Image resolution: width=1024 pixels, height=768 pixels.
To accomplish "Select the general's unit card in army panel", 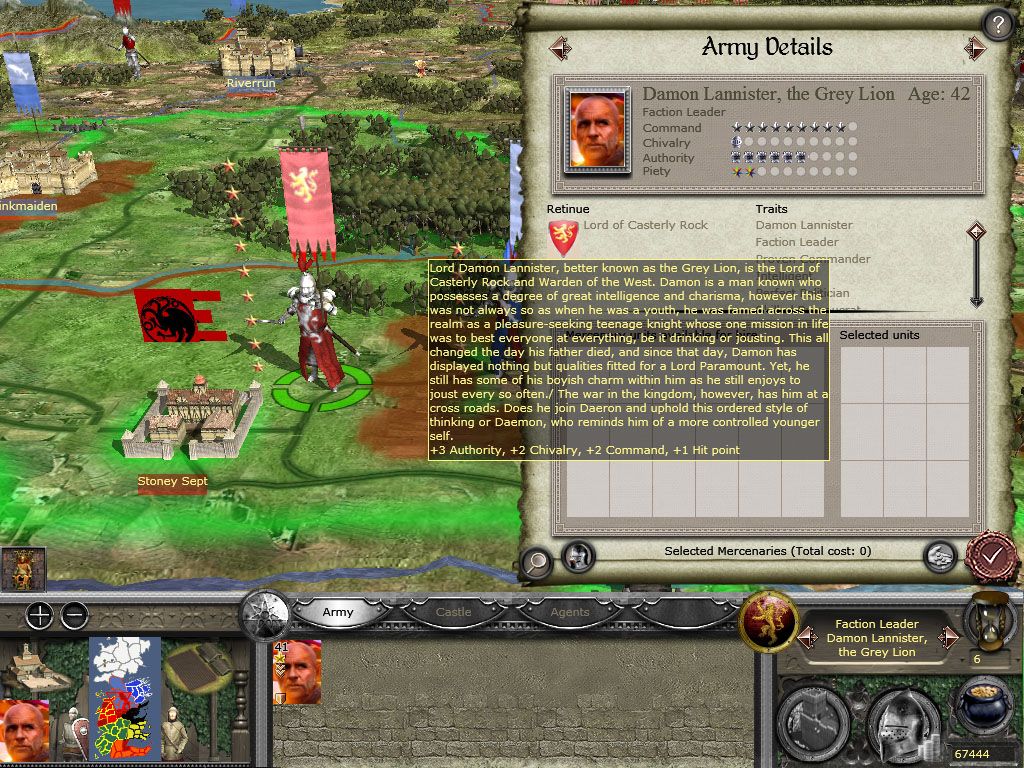I will (x=297, y=672).
